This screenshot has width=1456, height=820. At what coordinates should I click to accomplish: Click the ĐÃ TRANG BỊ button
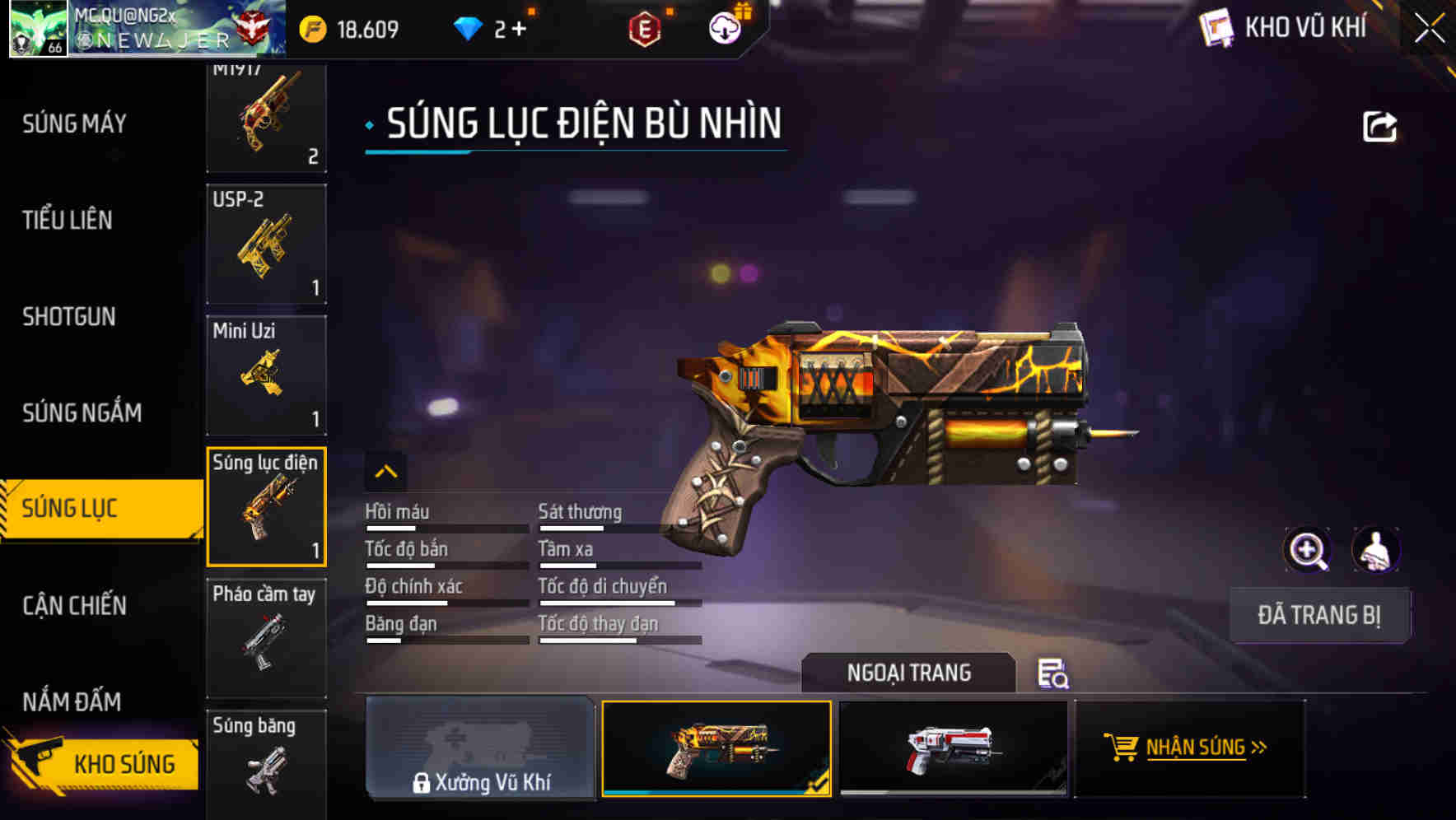(x=1319, y=615)
